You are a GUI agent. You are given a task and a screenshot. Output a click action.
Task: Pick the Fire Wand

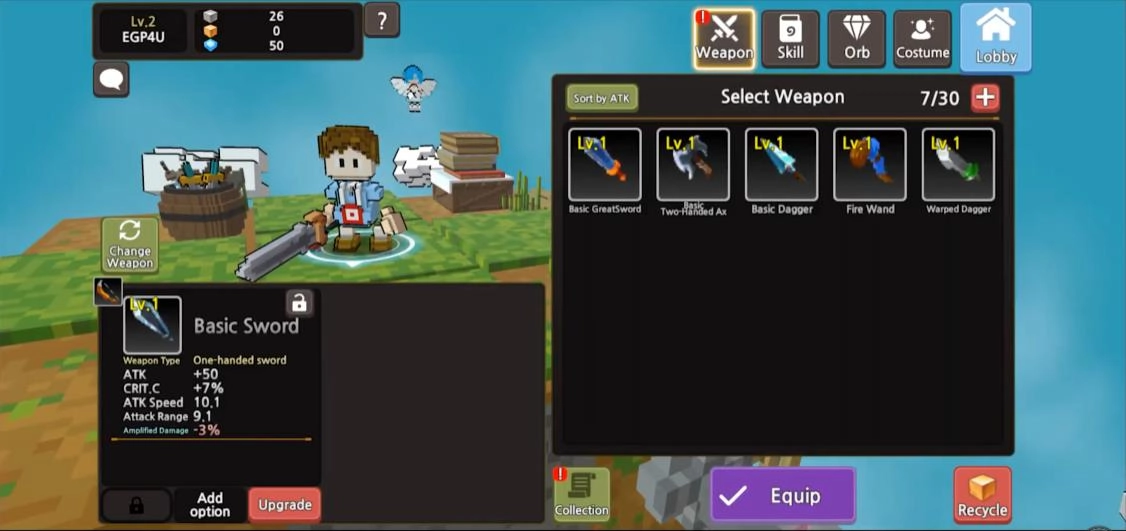click(x=869, y=165)
